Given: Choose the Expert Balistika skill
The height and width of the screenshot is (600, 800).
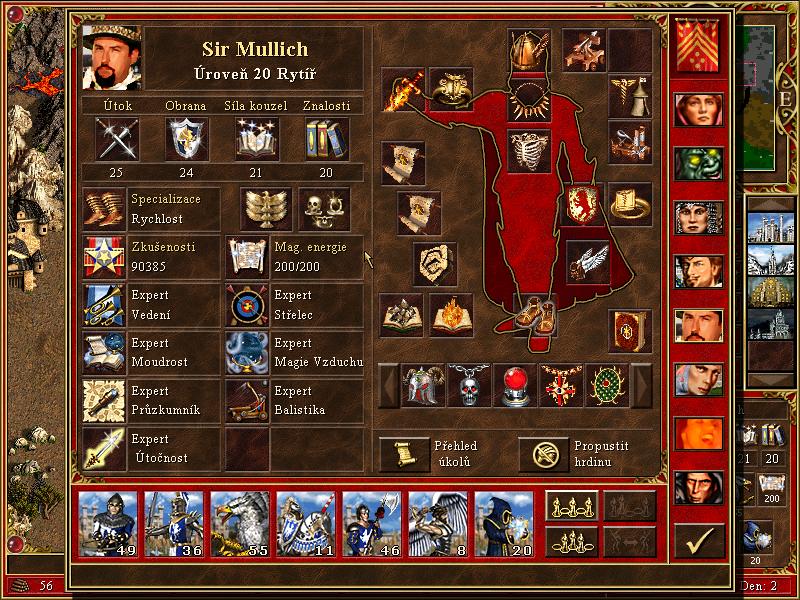Looking at the screenshot, I should tap(247, 400).
